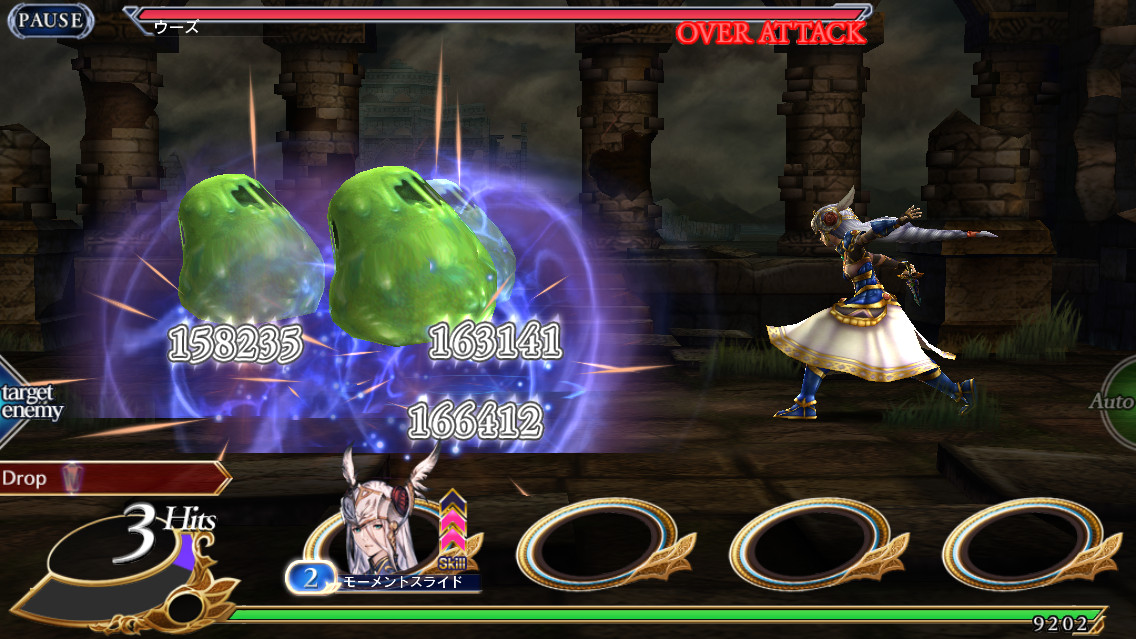The width and height of the screenshot is (1136, 639).
Task: Activate the モーメントスライド character skill portrait
Action: [x=385, y=535]
